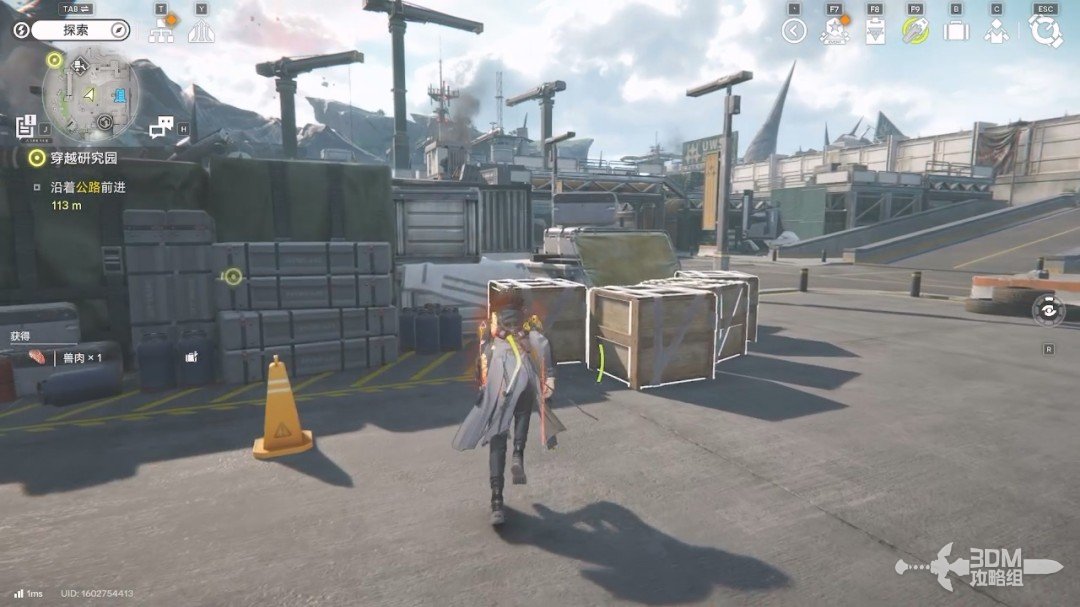Open the clipboard icon with triangle emblem
Screen dimensions: 1080x607
coord(875,31)
